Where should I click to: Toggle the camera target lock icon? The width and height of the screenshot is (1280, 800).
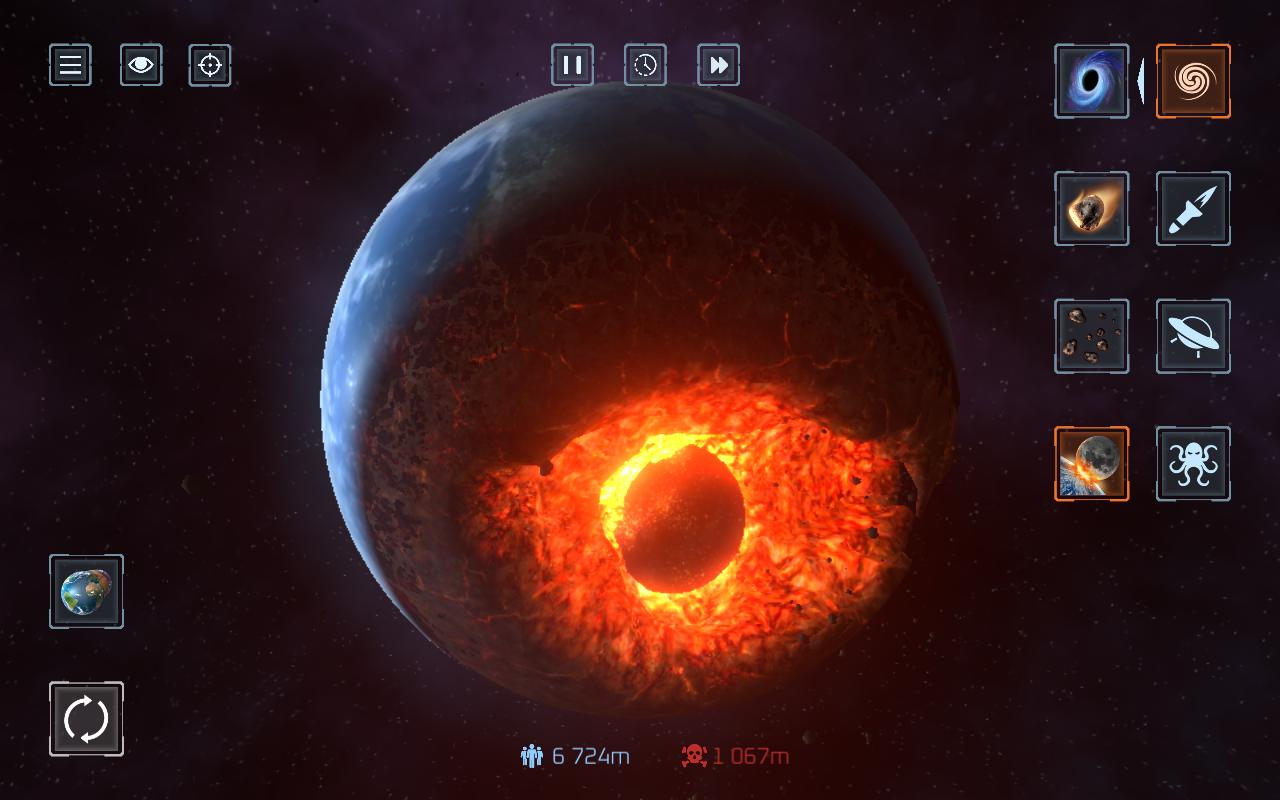click(209, 64)
